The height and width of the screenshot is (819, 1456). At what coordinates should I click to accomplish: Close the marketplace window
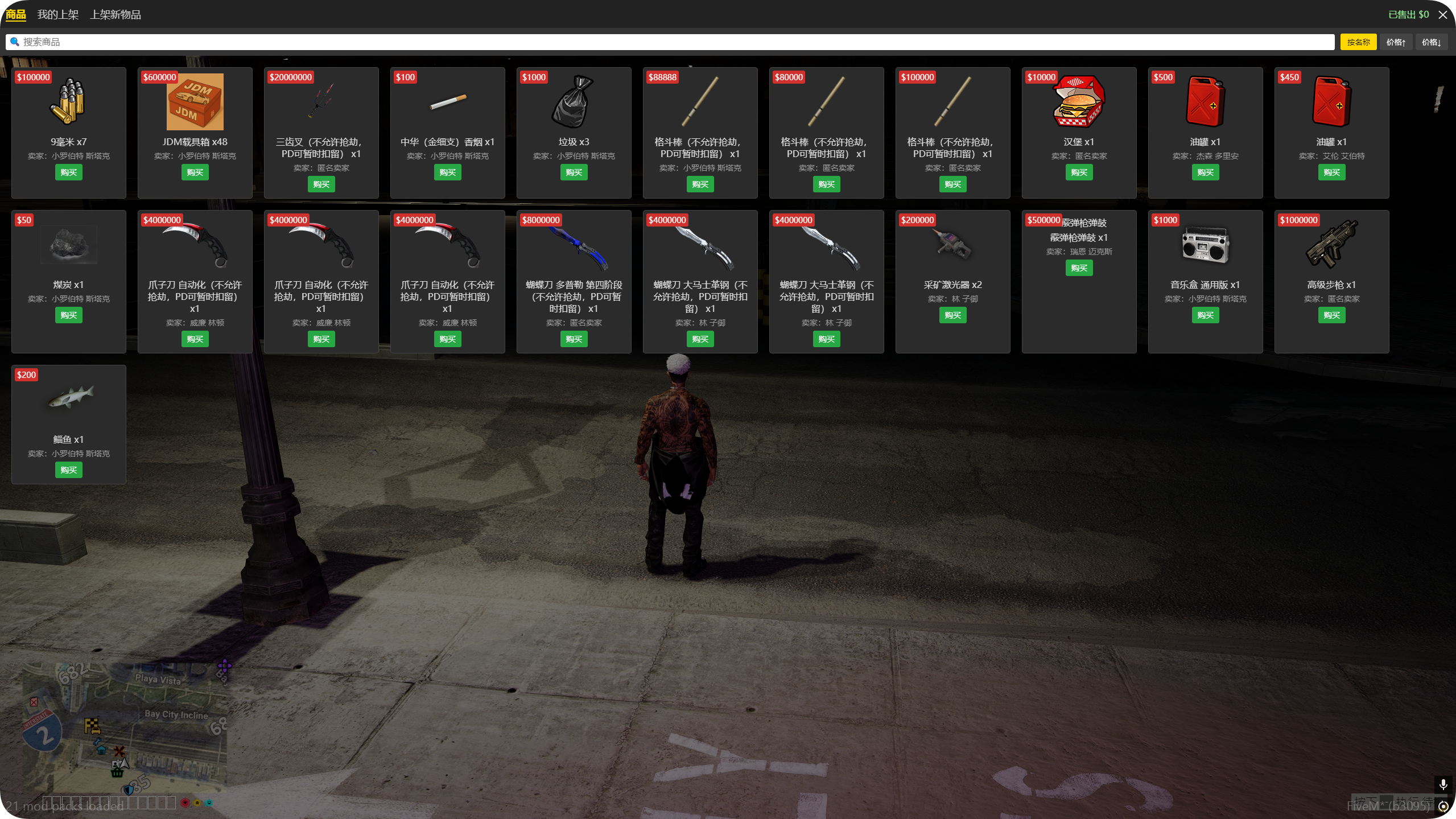[1442, 14]
